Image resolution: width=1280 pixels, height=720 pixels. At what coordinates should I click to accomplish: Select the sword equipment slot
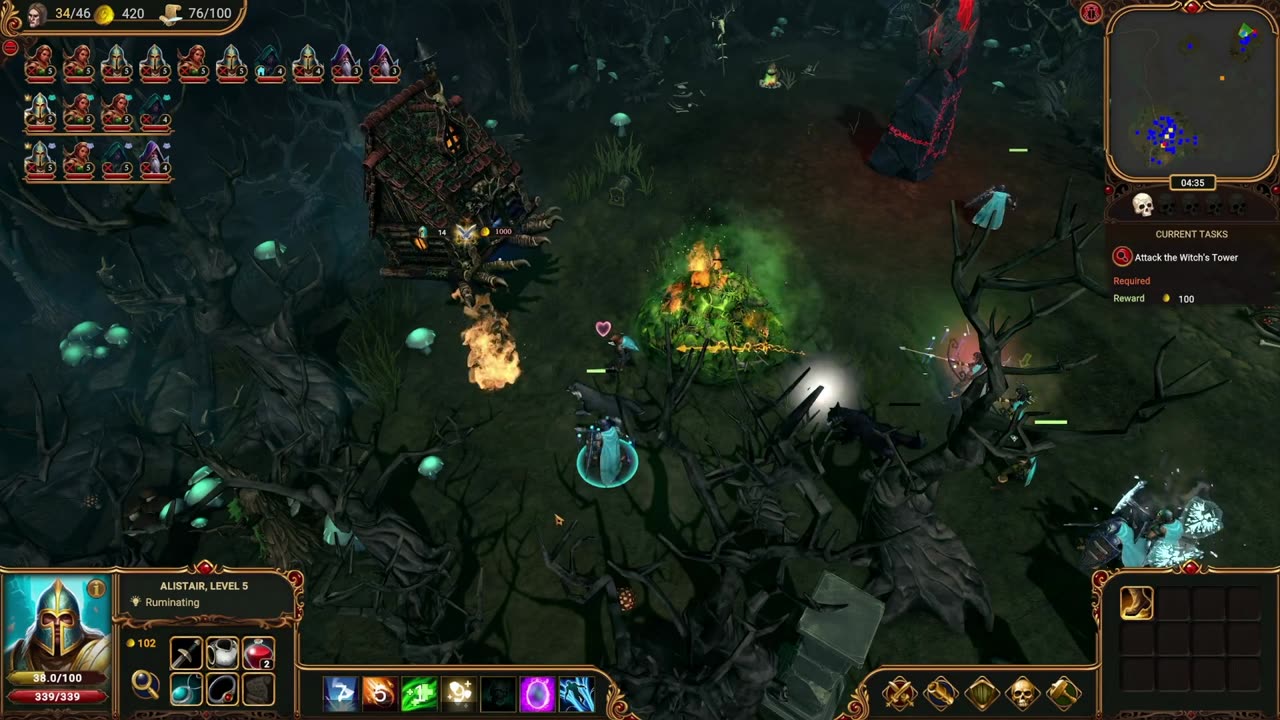(x=186, y=654)
